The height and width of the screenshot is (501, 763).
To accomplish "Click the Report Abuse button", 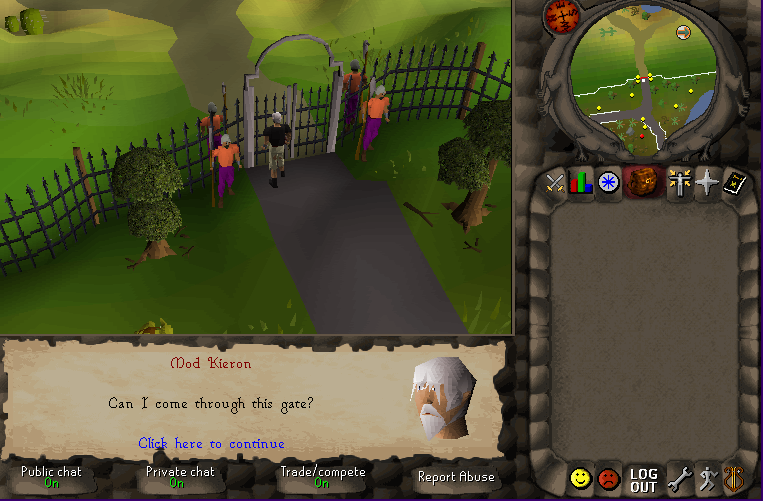I will (x=456, y=477).
